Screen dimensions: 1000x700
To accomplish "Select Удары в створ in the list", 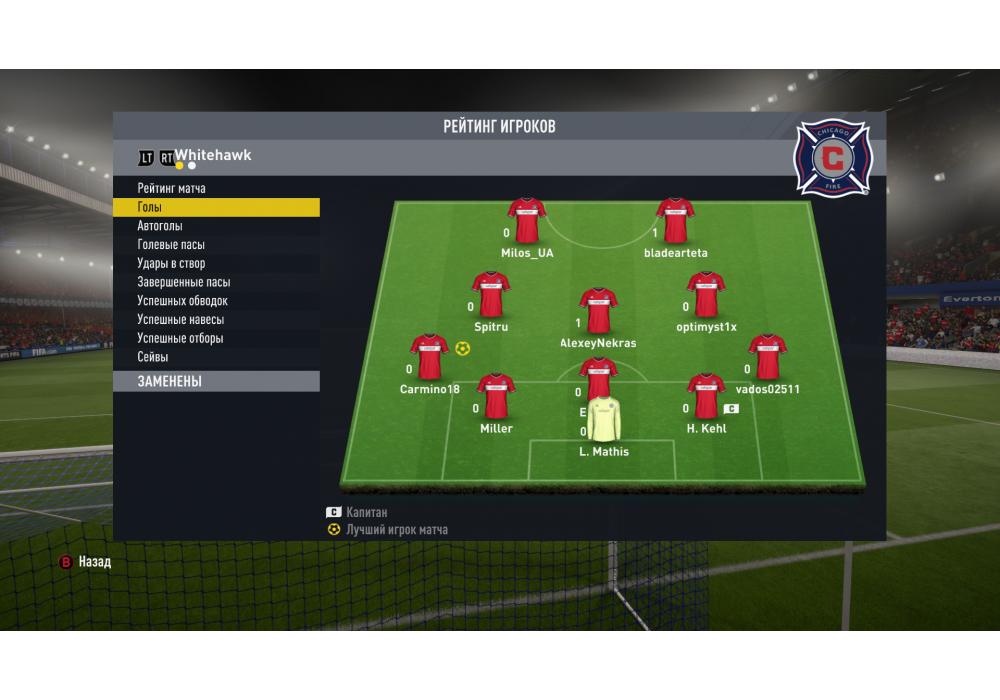I will coord(171,264).
